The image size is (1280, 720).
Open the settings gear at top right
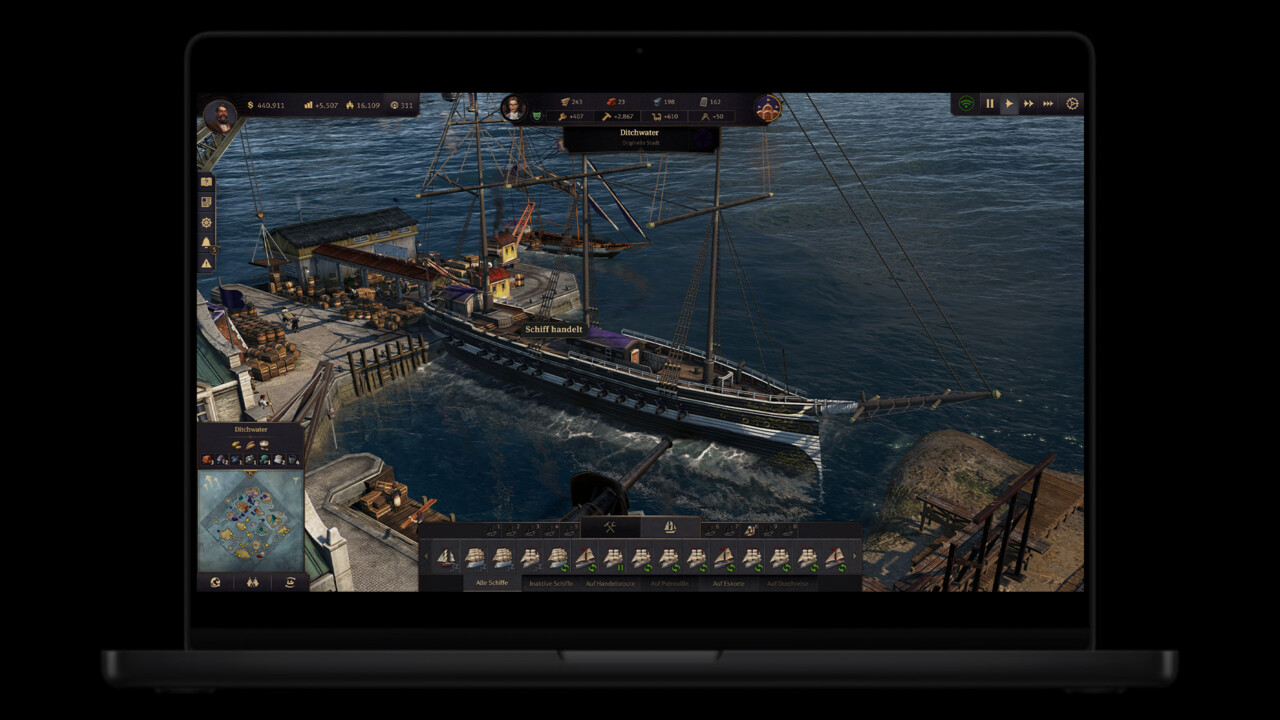[x=1072, y=103]
